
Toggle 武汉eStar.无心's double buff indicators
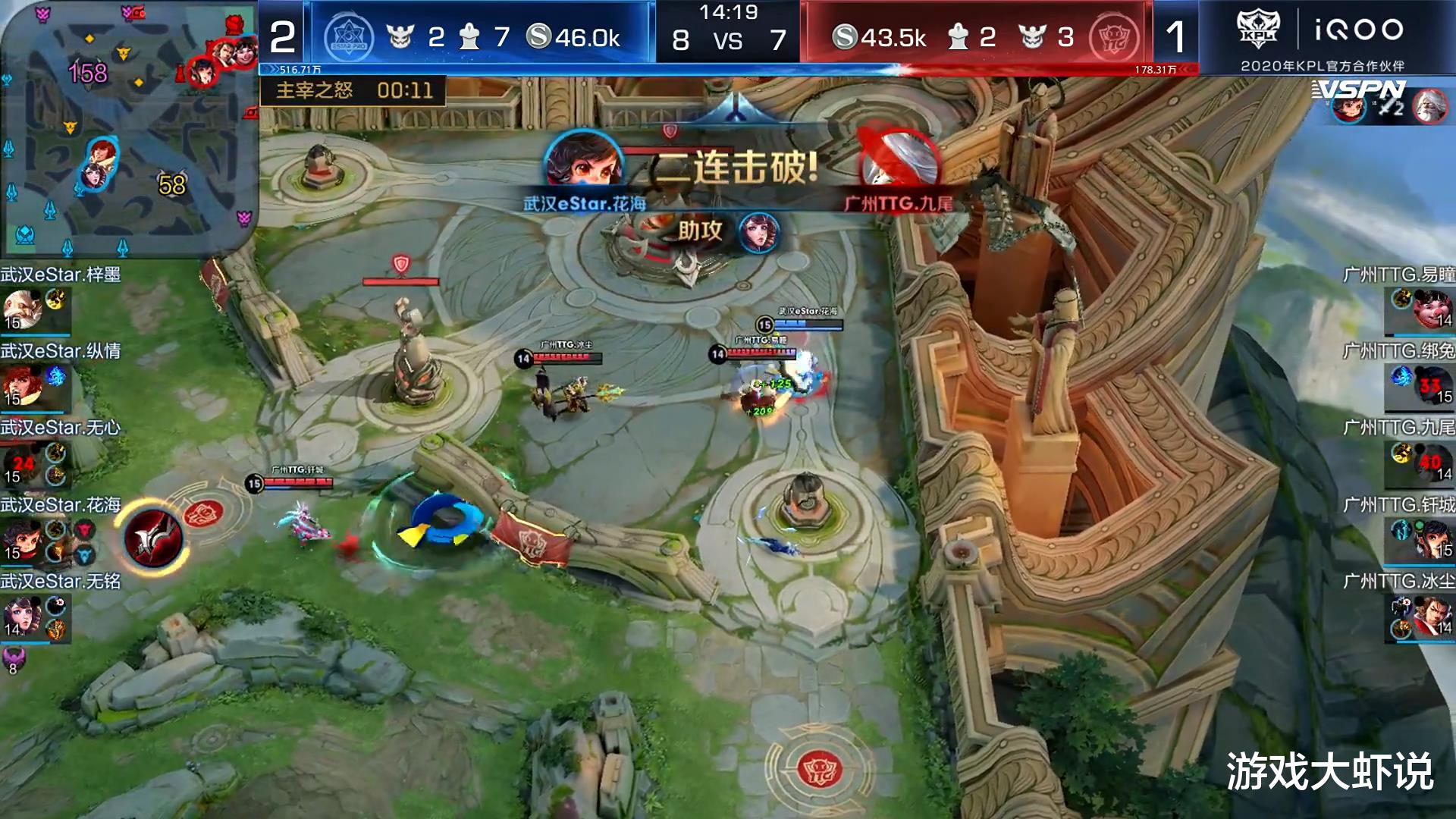point(55,463)
